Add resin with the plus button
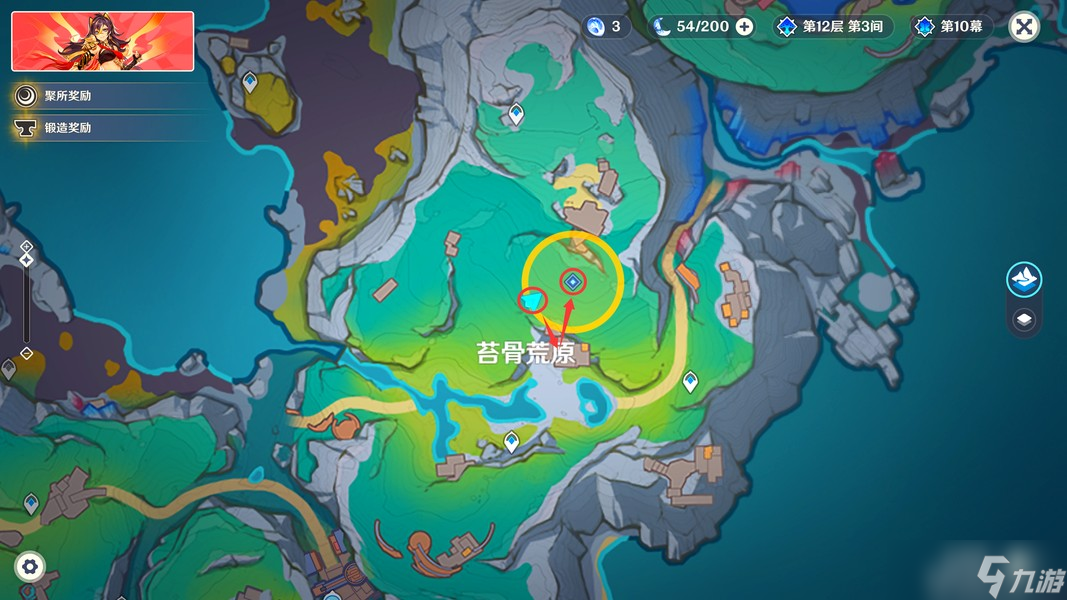Image resolution: width=1067 pixels, height=600 pixels. (745, 27)
